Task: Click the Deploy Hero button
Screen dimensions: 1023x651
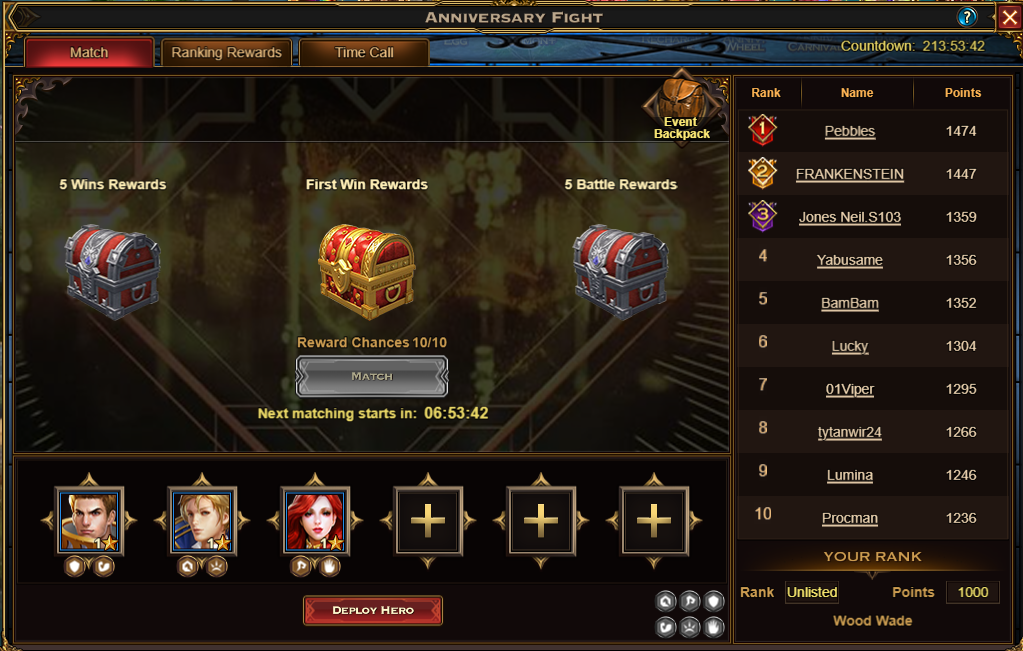Action: (x=373, y=610)
